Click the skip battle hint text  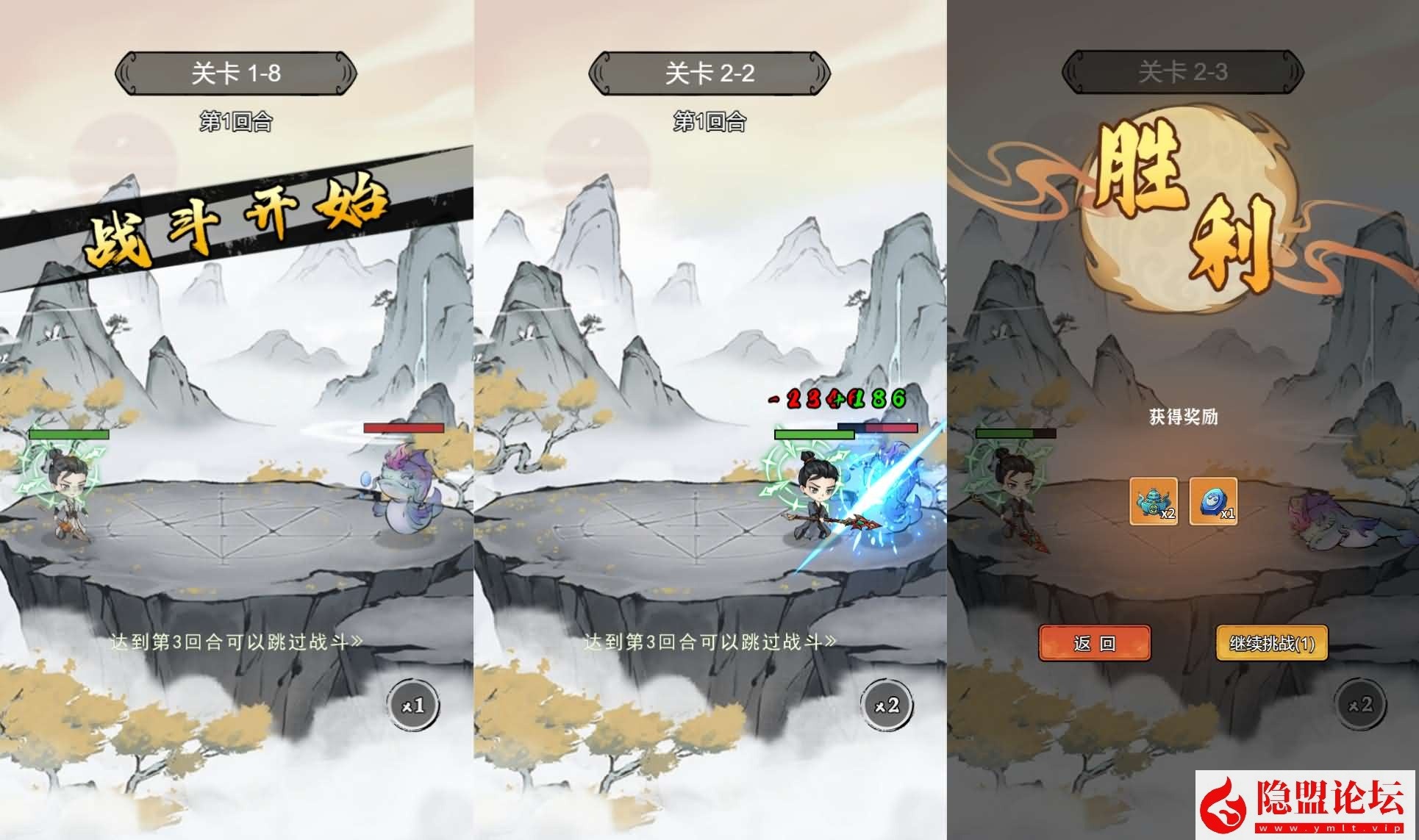(x=237, y=639)
